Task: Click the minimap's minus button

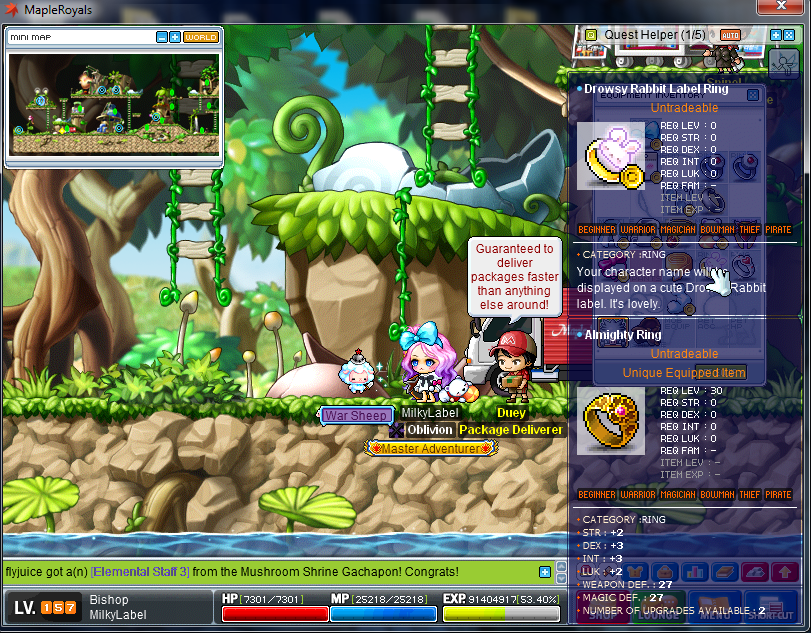Action: point(162,37)
